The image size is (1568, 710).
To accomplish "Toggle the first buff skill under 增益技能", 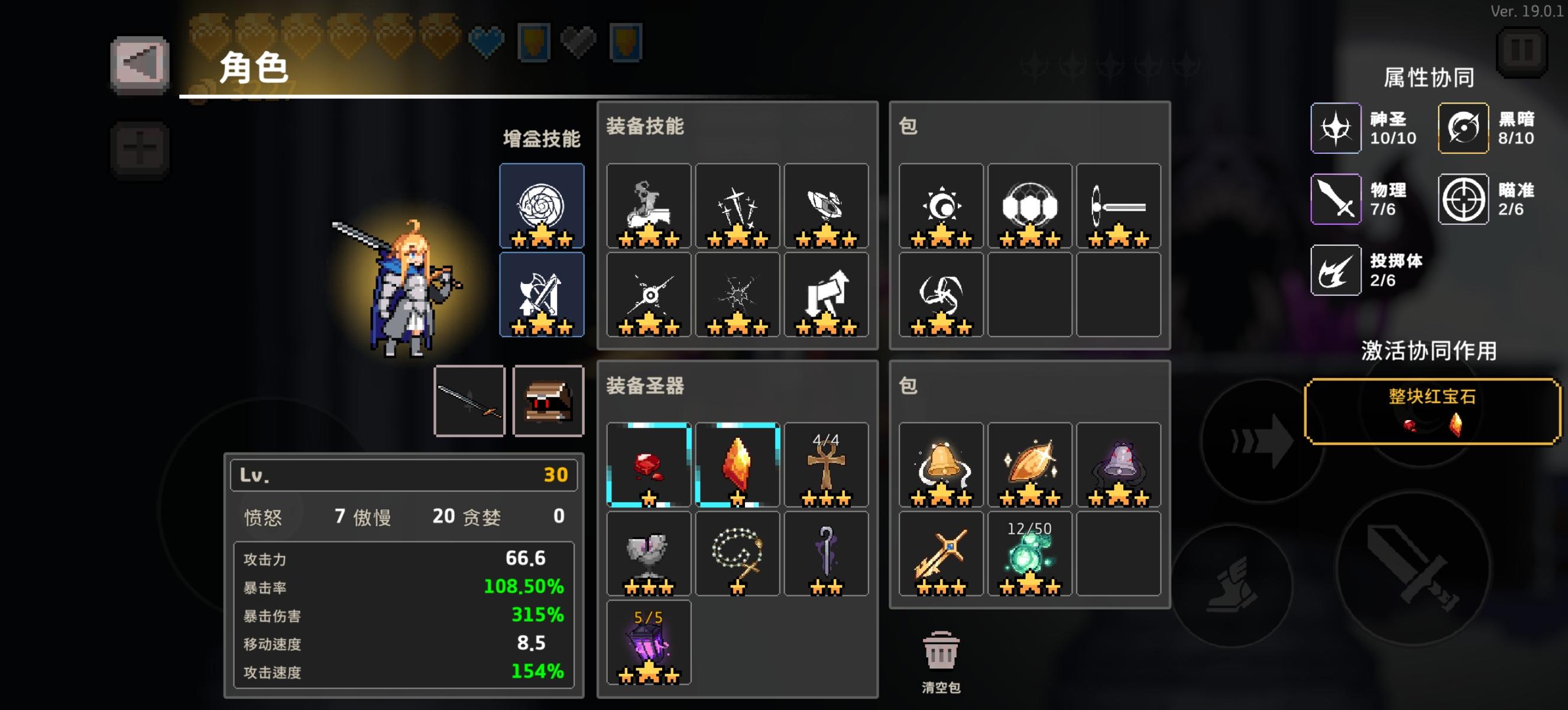I will (x=542, y=206).
